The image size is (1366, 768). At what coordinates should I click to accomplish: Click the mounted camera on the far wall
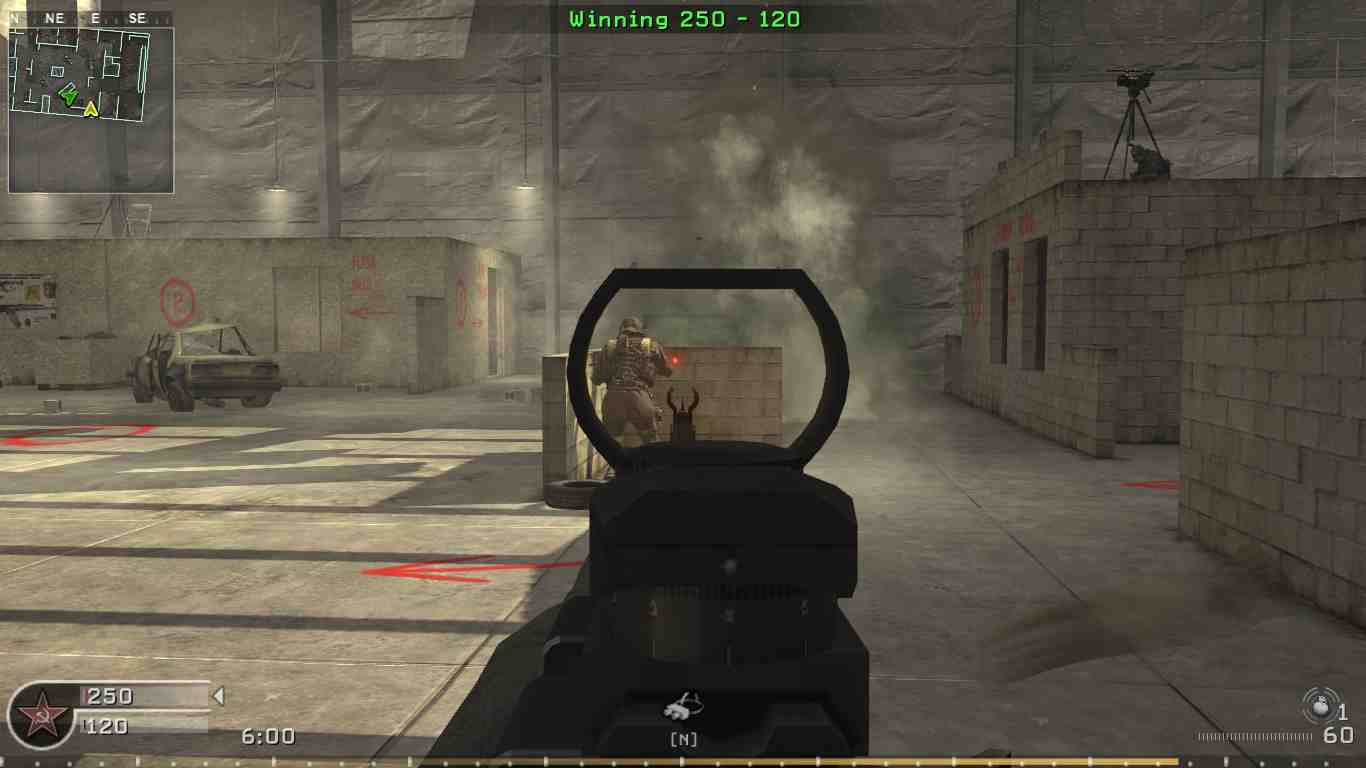point(1130,80)
